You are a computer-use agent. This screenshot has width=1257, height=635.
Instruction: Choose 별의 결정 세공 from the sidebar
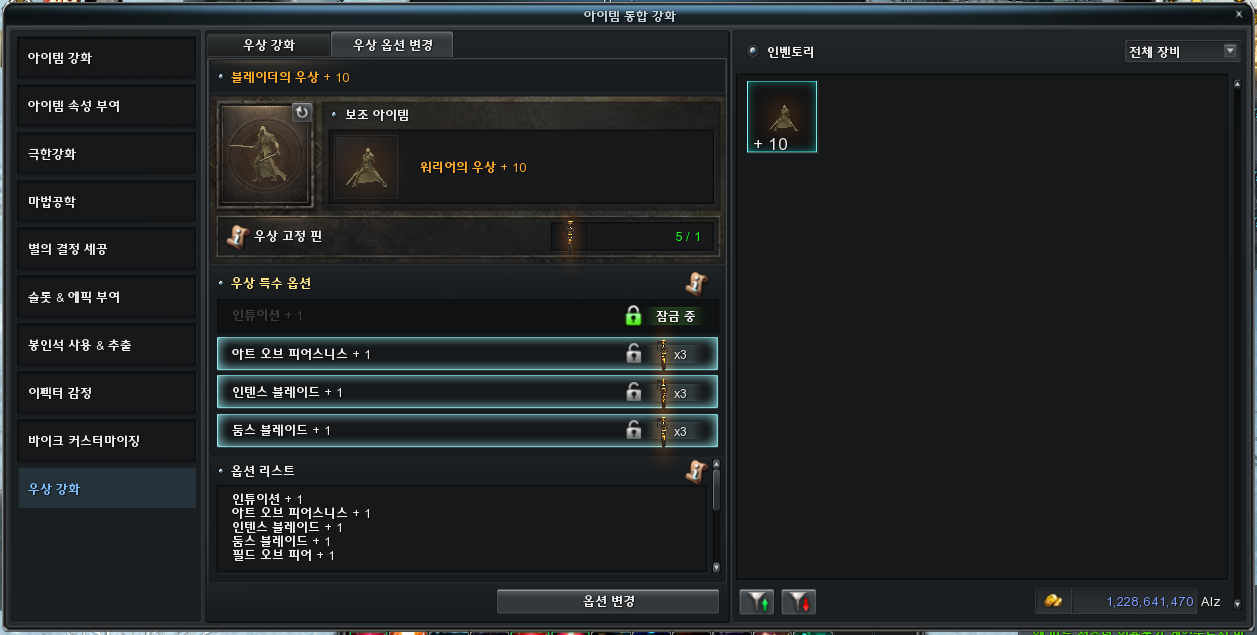[x=106, y=249]
